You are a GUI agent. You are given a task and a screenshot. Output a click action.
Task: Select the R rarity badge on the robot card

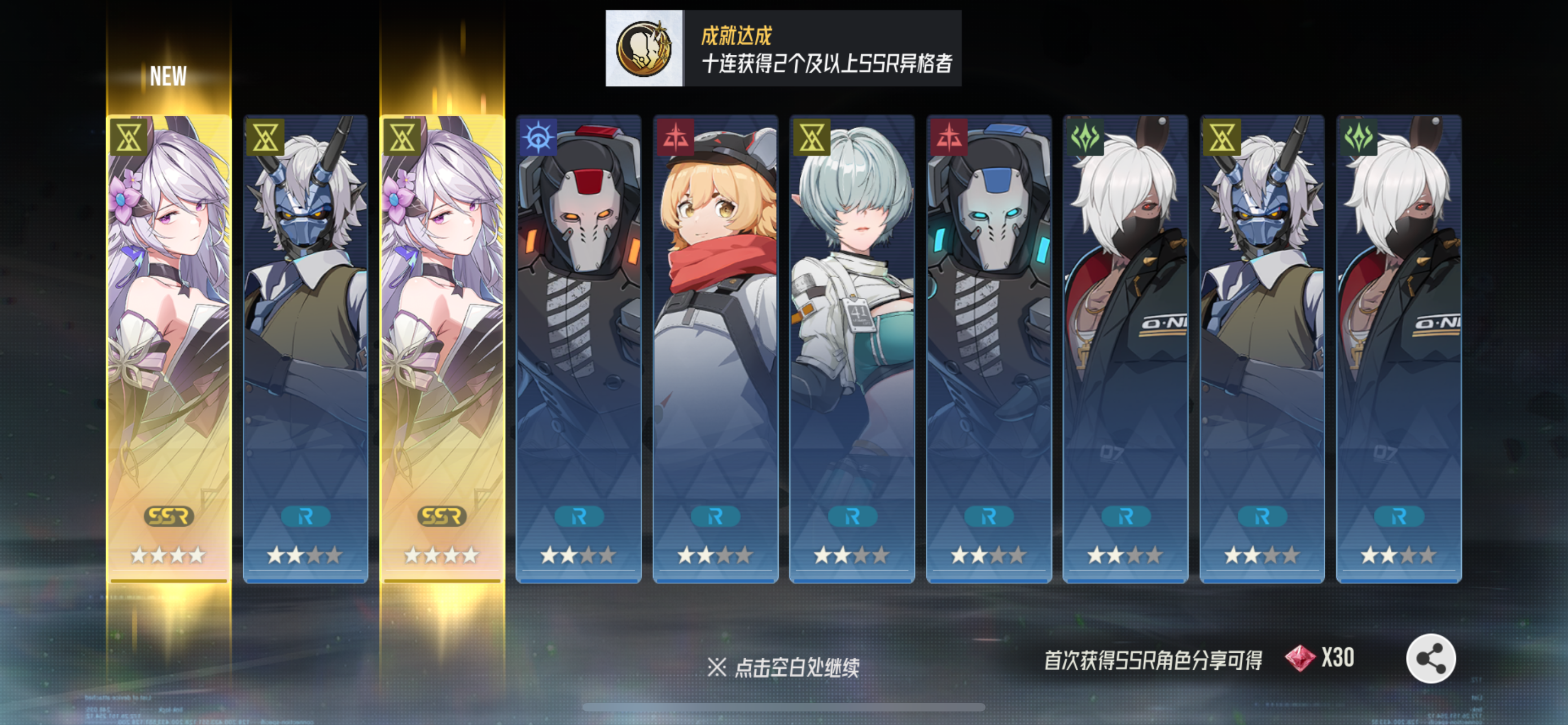click(x=579, y=518)
